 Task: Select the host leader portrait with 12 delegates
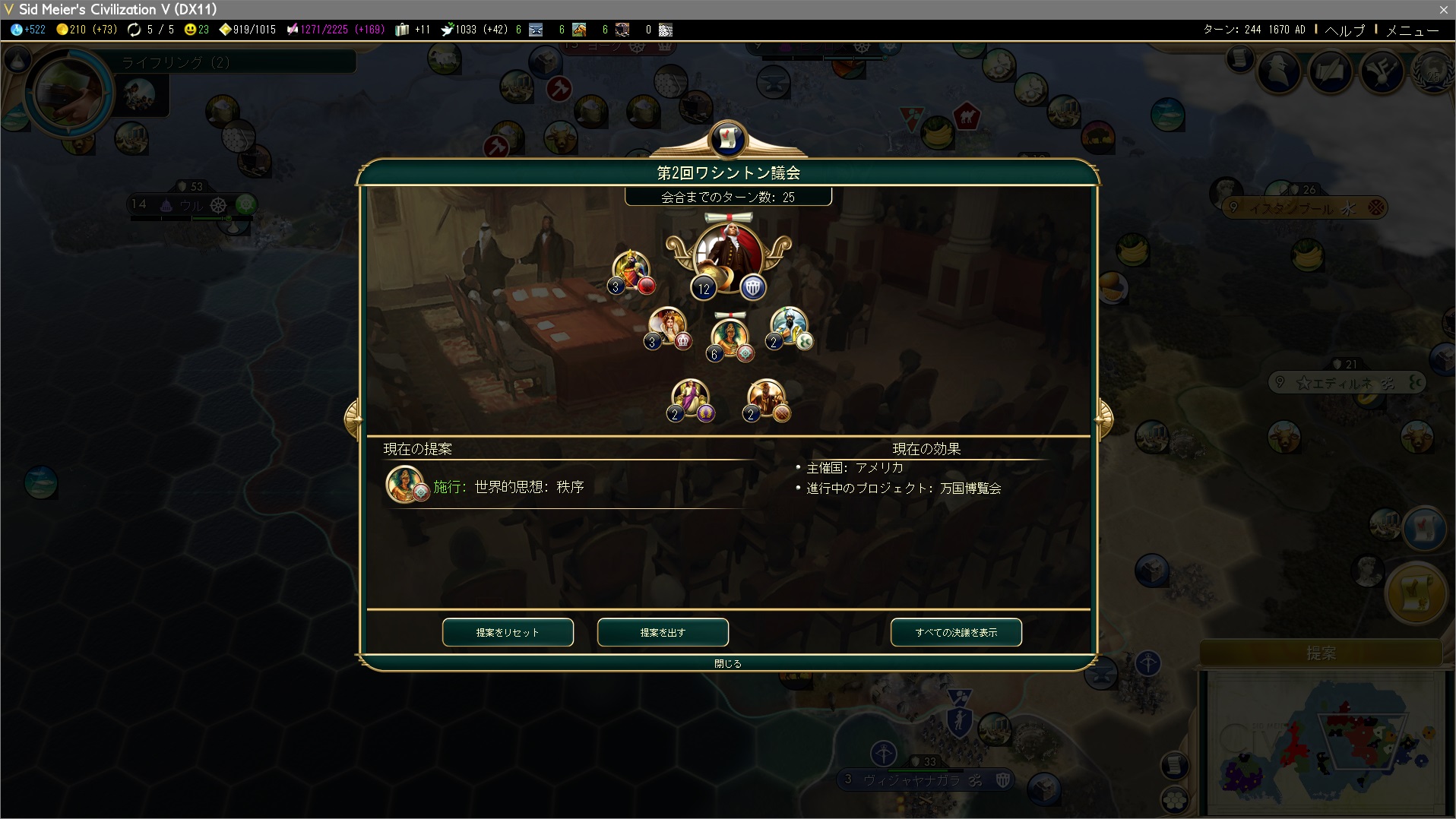tap(727, 255)
